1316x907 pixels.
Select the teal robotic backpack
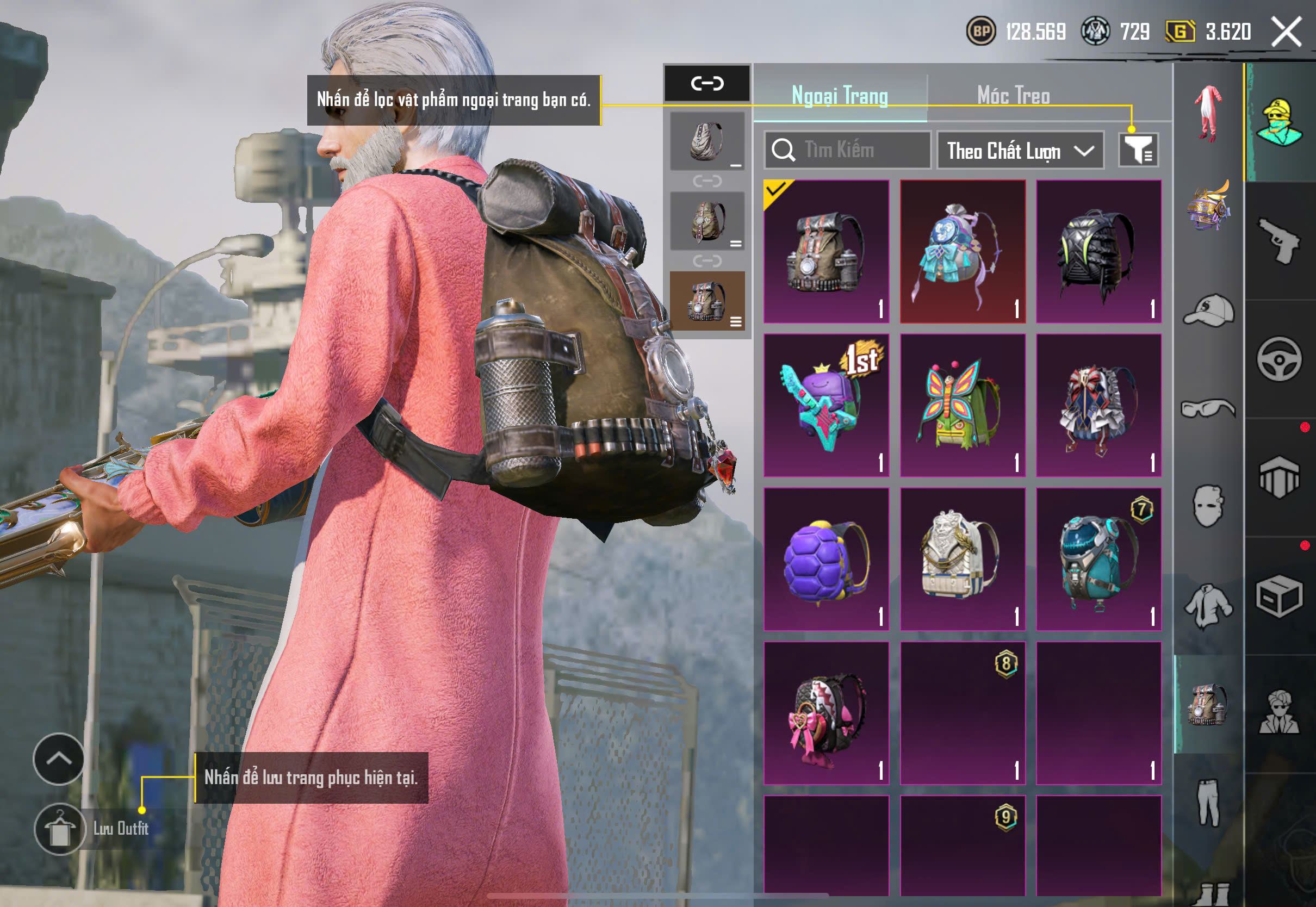coord(1098,559)
